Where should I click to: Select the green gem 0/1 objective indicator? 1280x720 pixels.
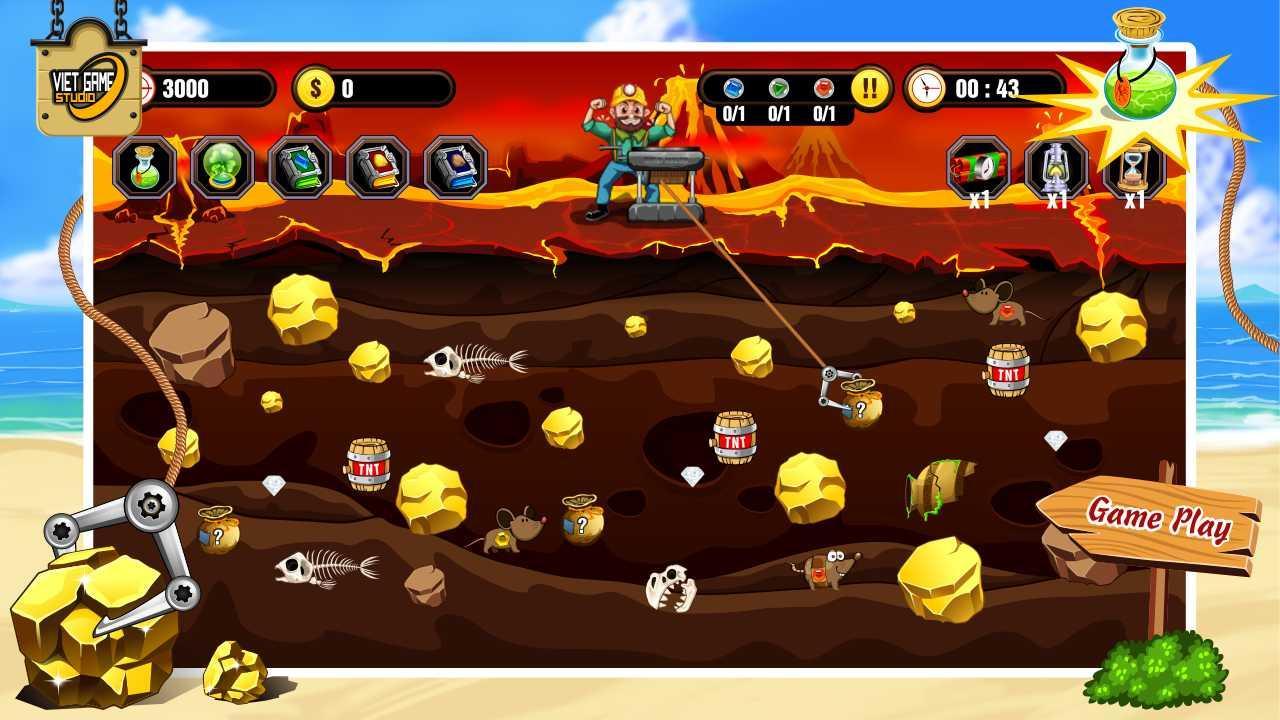coord(776,88)
